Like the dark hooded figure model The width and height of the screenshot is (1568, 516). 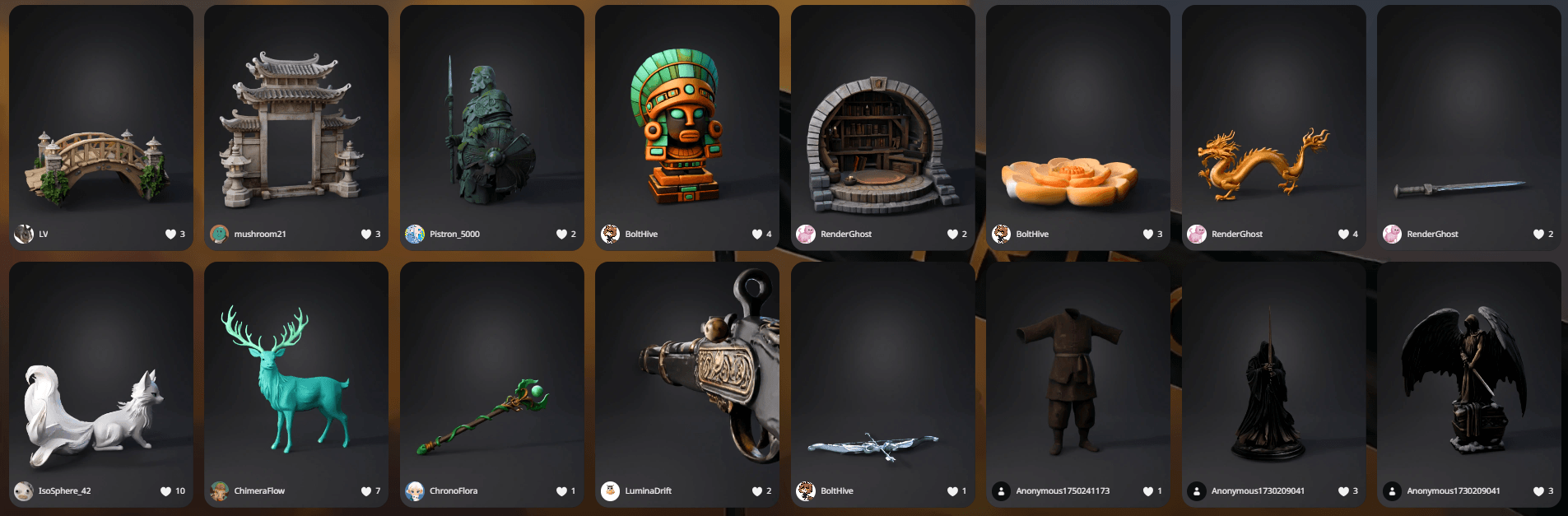coord(1343,491)
